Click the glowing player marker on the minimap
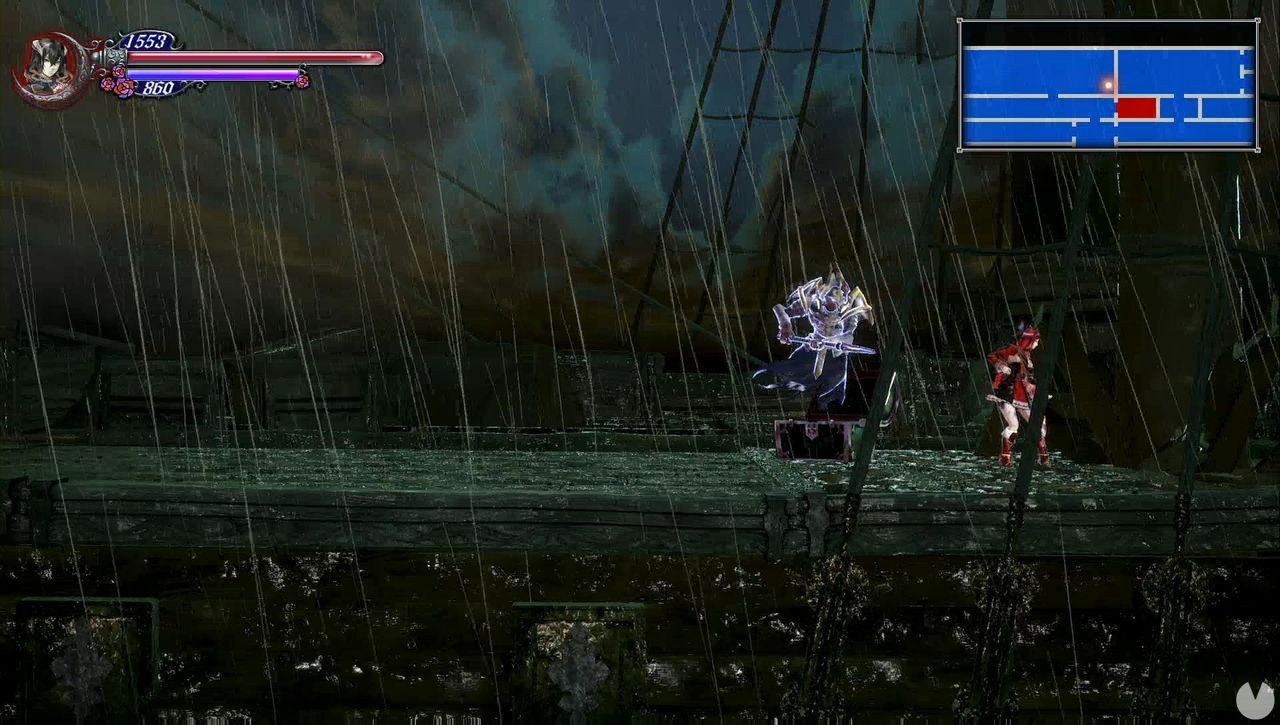The image size is (1280, 725). click(1108, 85)
